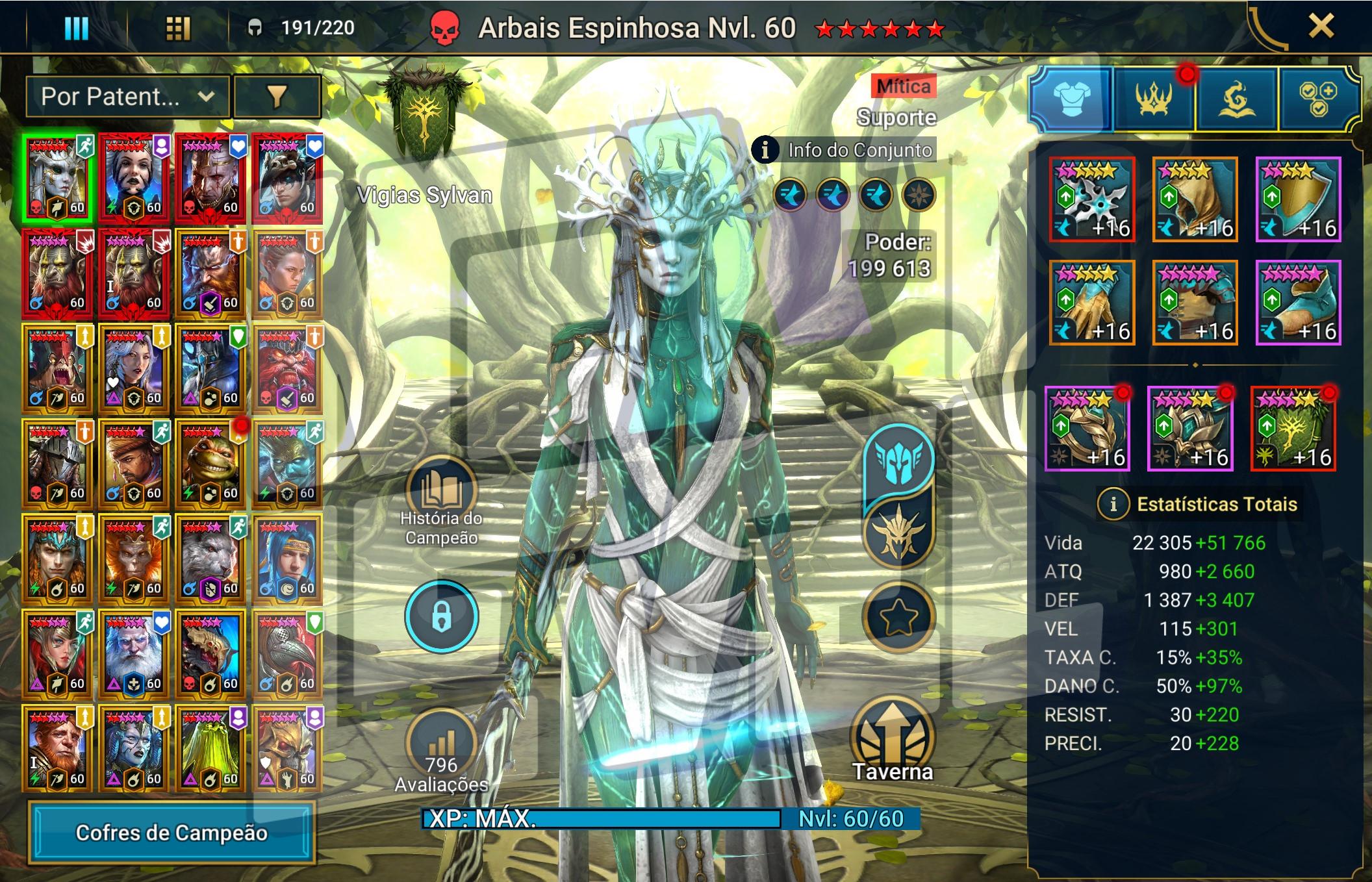The width and height of the screenshot is (1372, 882).
Task: Switch to the crown tab
Action: tap(1154, 99)
